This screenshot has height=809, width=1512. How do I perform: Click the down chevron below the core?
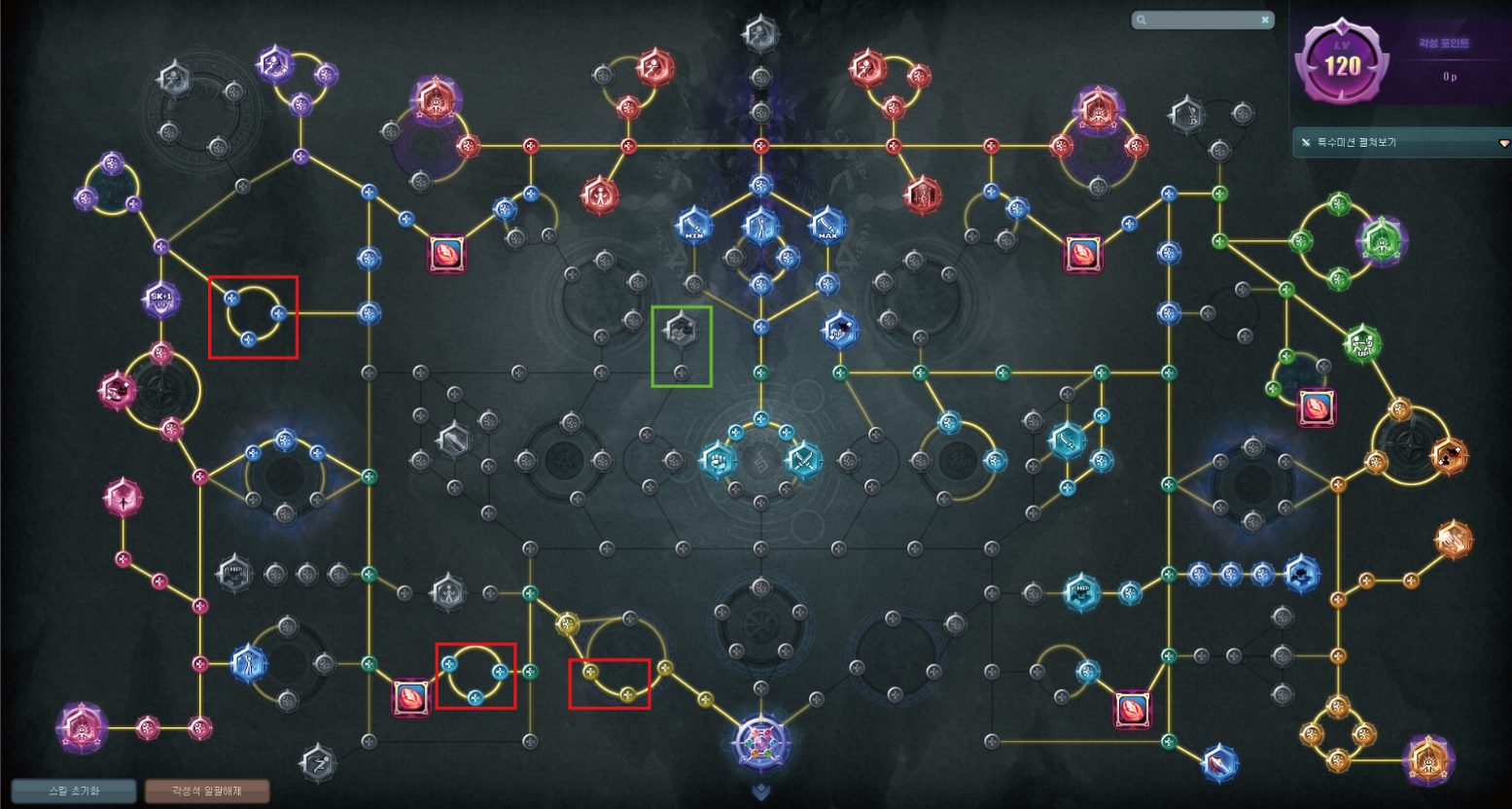pos(760,792)
